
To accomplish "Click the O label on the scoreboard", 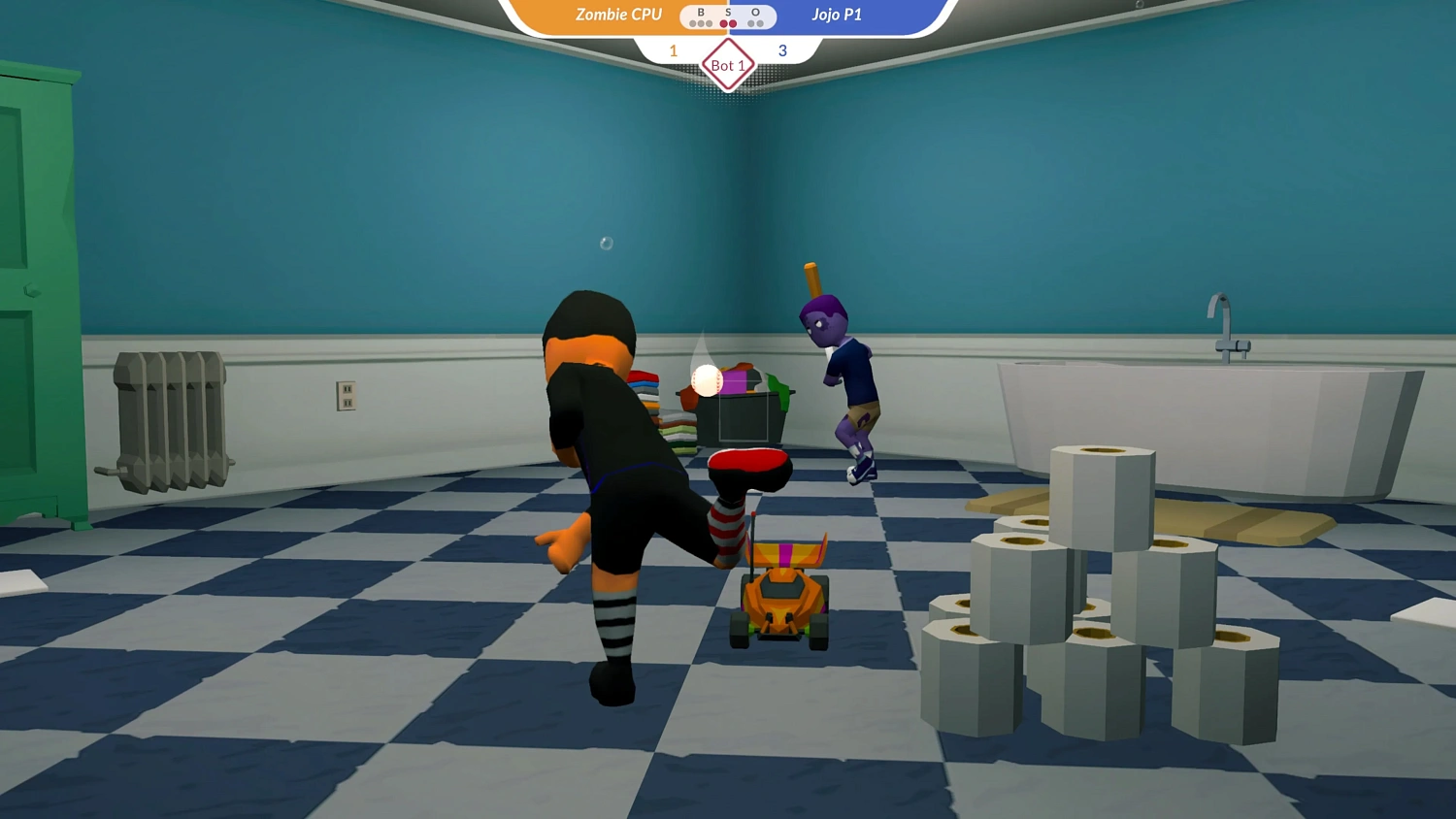I will (755, 12).
